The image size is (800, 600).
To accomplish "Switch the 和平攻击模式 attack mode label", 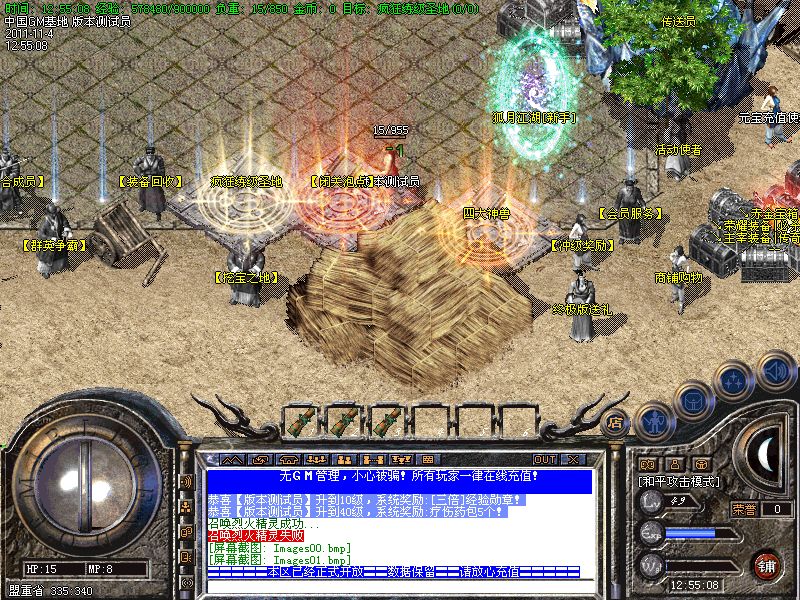I will coord(679,481).
